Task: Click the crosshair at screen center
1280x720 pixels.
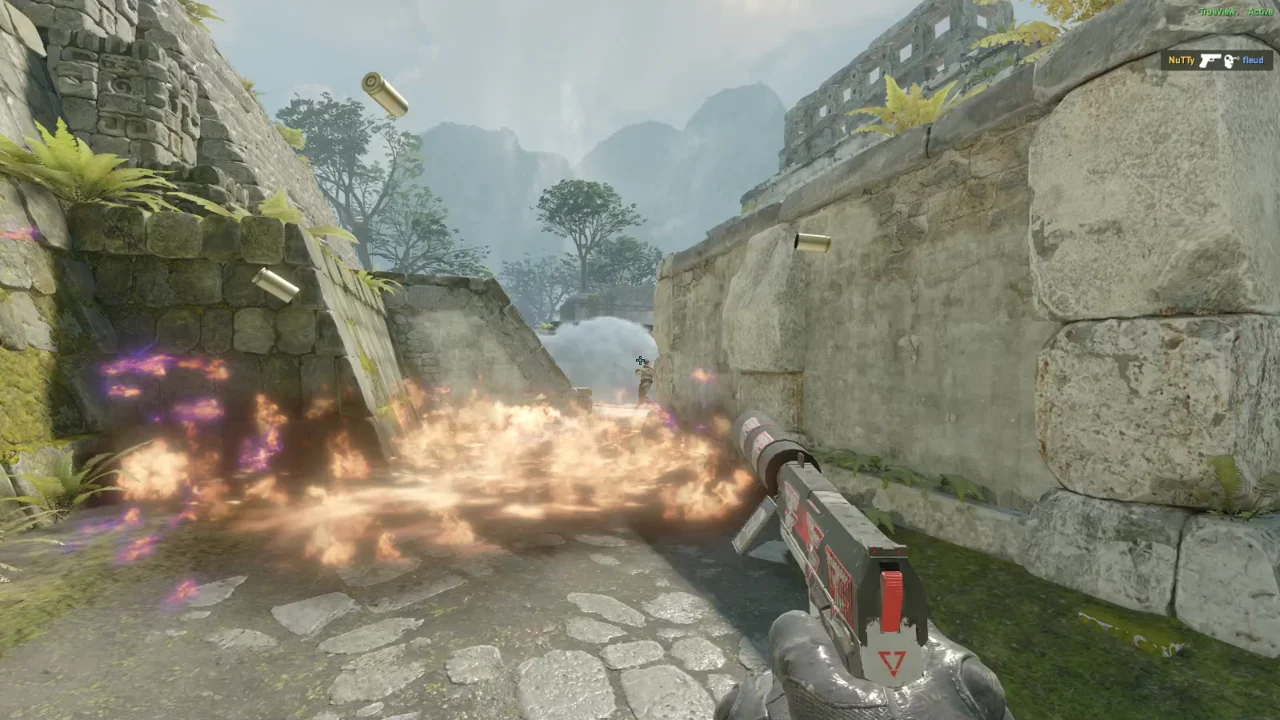Action: pyautogui.click(x=640, y=361)
